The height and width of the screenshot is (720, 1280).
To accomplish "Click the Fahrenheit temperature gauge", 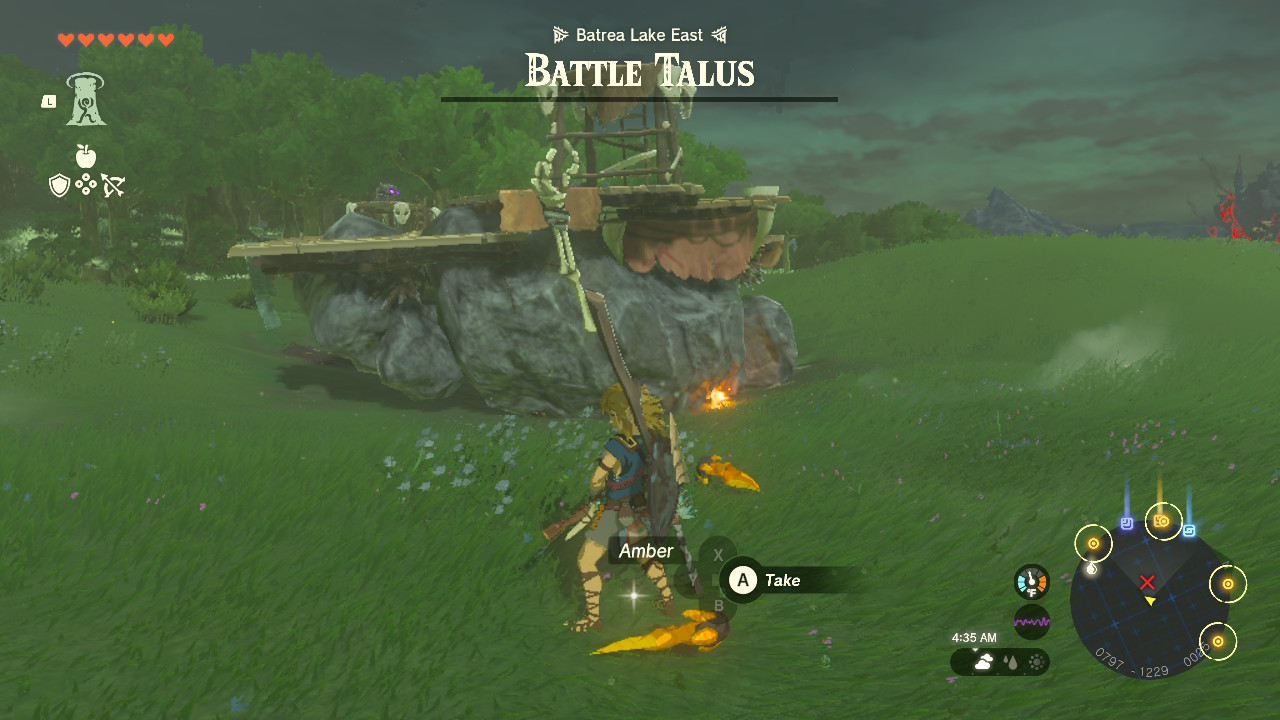I will pos(1032,580).
